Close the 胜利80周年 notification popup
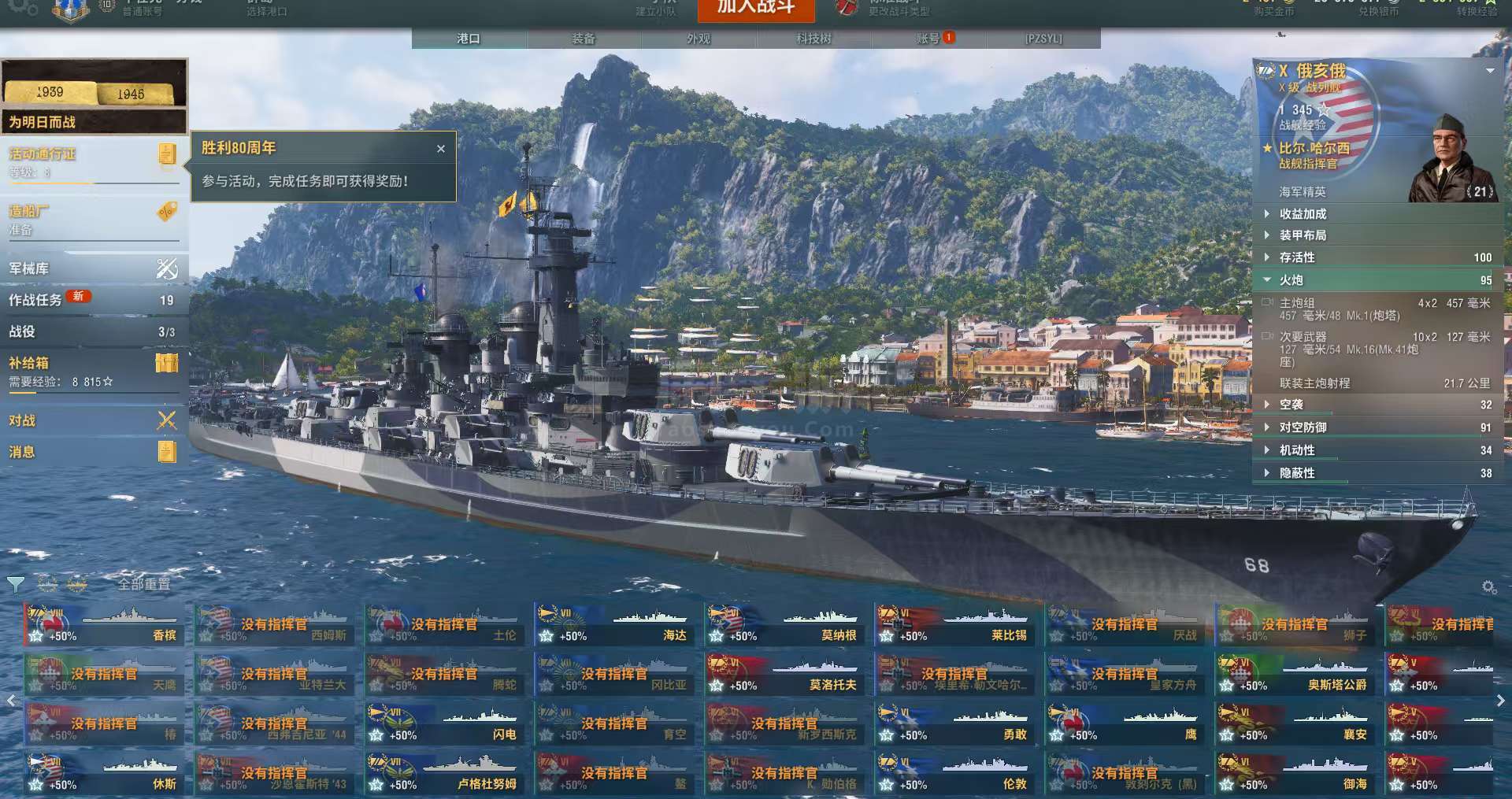The image size is (1512, 799). click(x=441, y=148)
